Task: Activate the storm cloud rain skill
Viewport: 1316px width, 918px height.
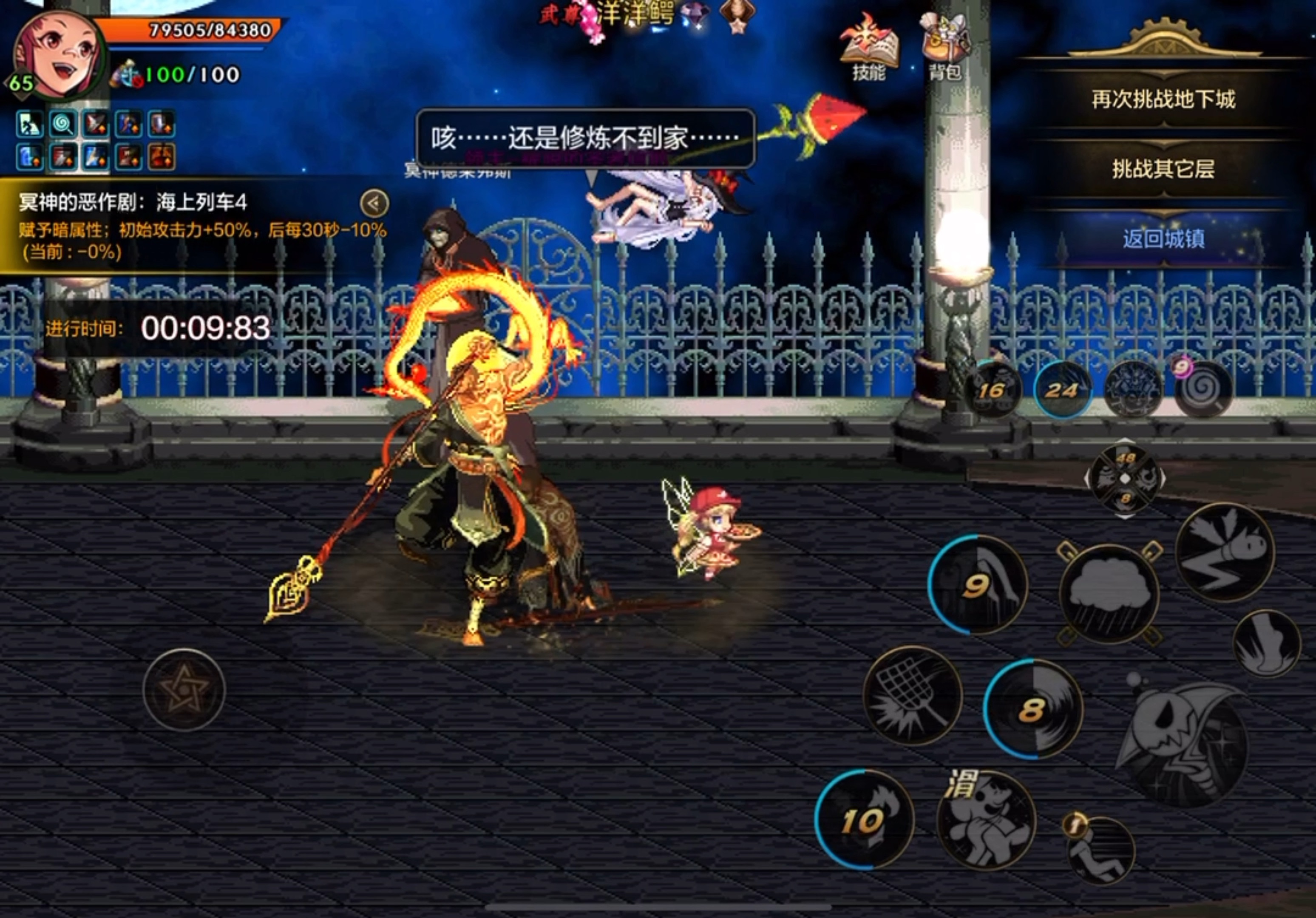Action: pyautogui.click(x=1110, y=593)
